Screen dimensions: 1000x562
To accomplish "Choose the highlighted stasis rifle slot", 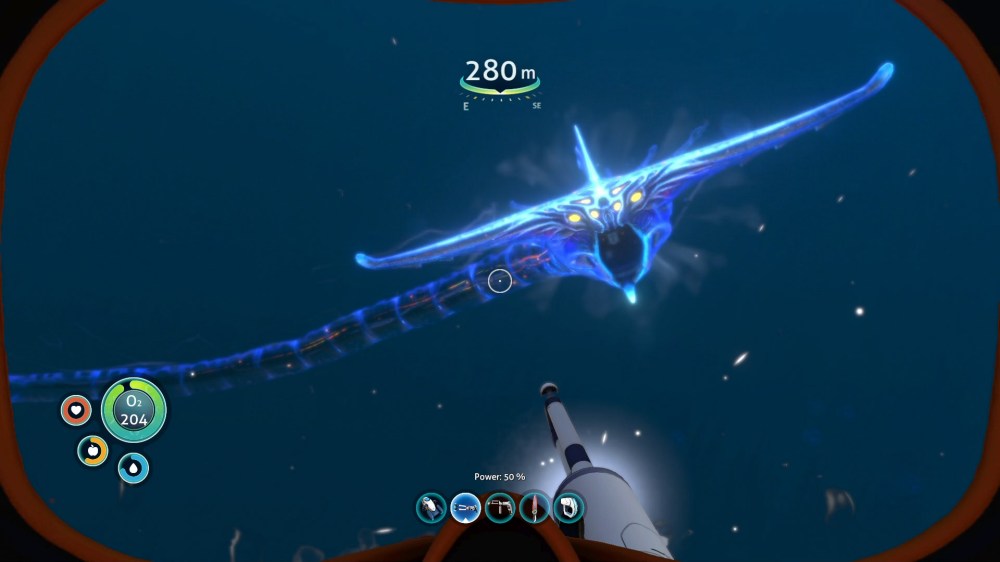I will (465, 508).
